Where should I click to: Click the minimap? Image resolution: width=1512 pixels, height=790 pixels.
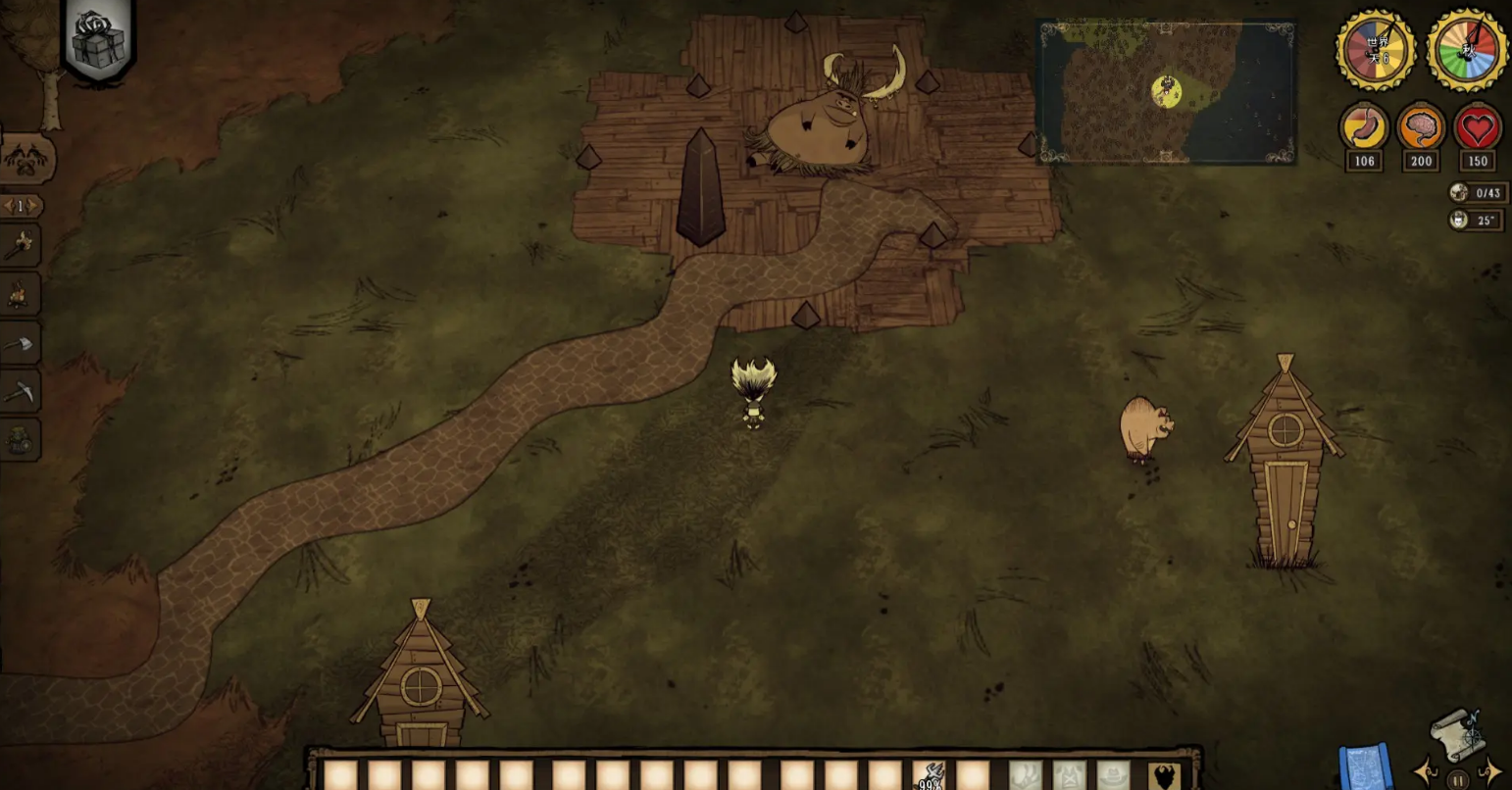[1166, 92]
